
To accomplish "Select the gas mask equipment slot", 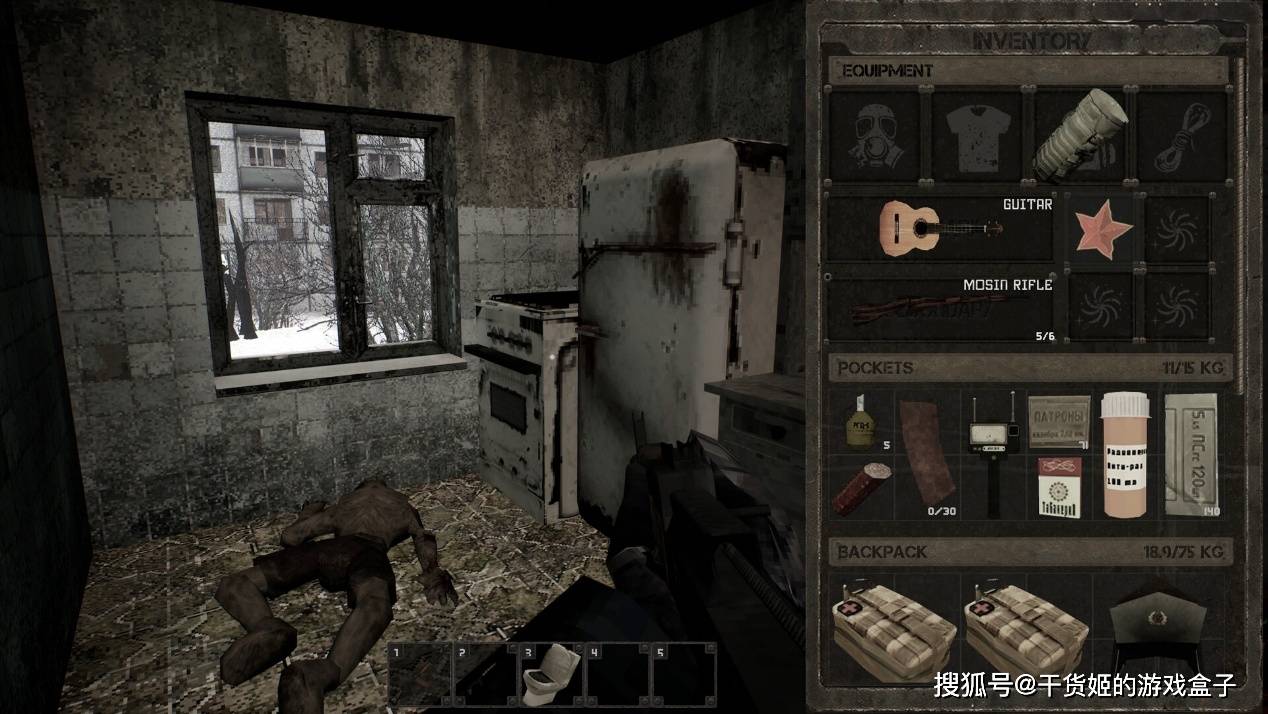I will (875, 135).
